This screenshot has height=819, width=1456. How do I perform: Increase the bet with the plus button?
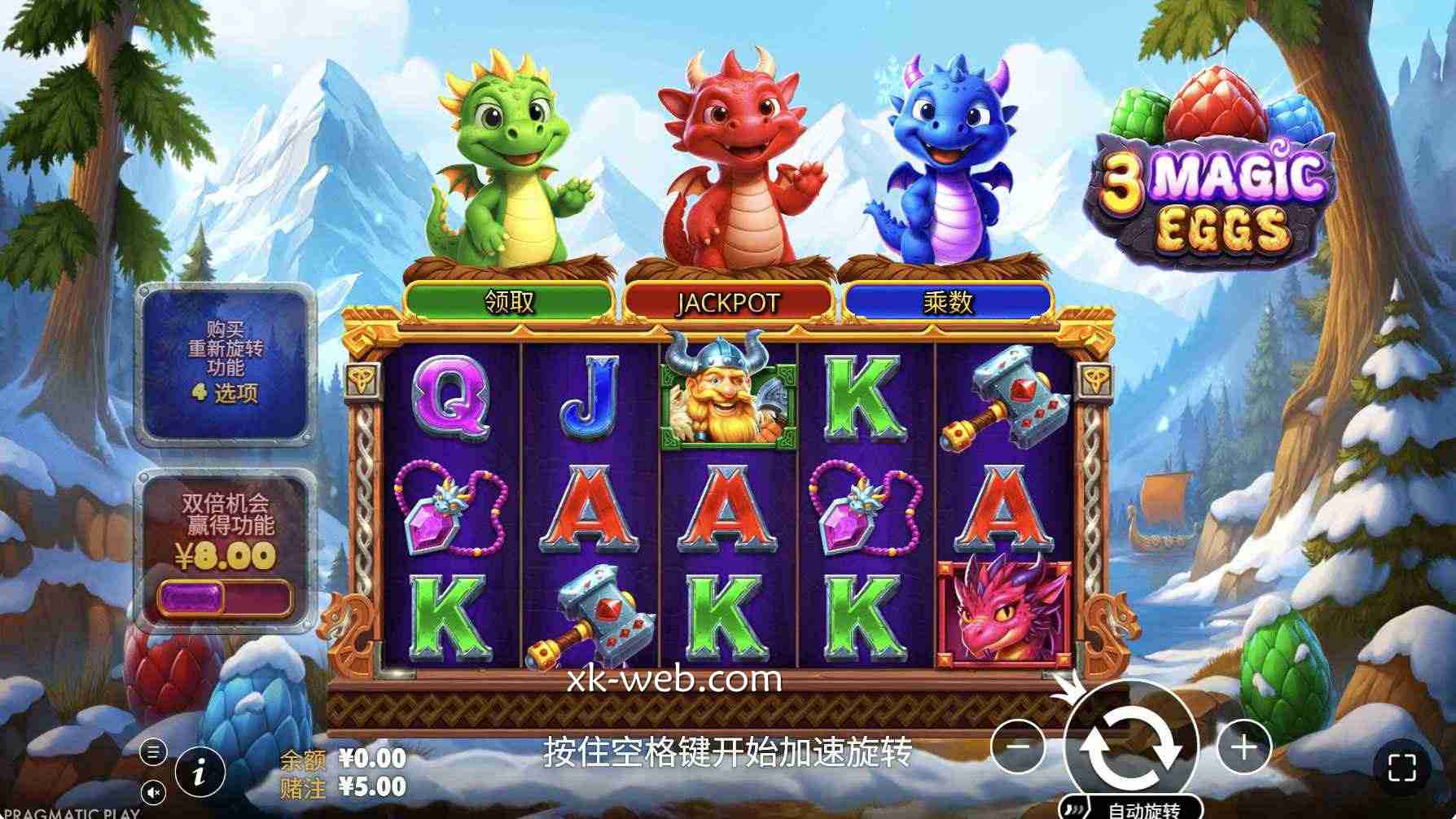tap(1243, 746)
